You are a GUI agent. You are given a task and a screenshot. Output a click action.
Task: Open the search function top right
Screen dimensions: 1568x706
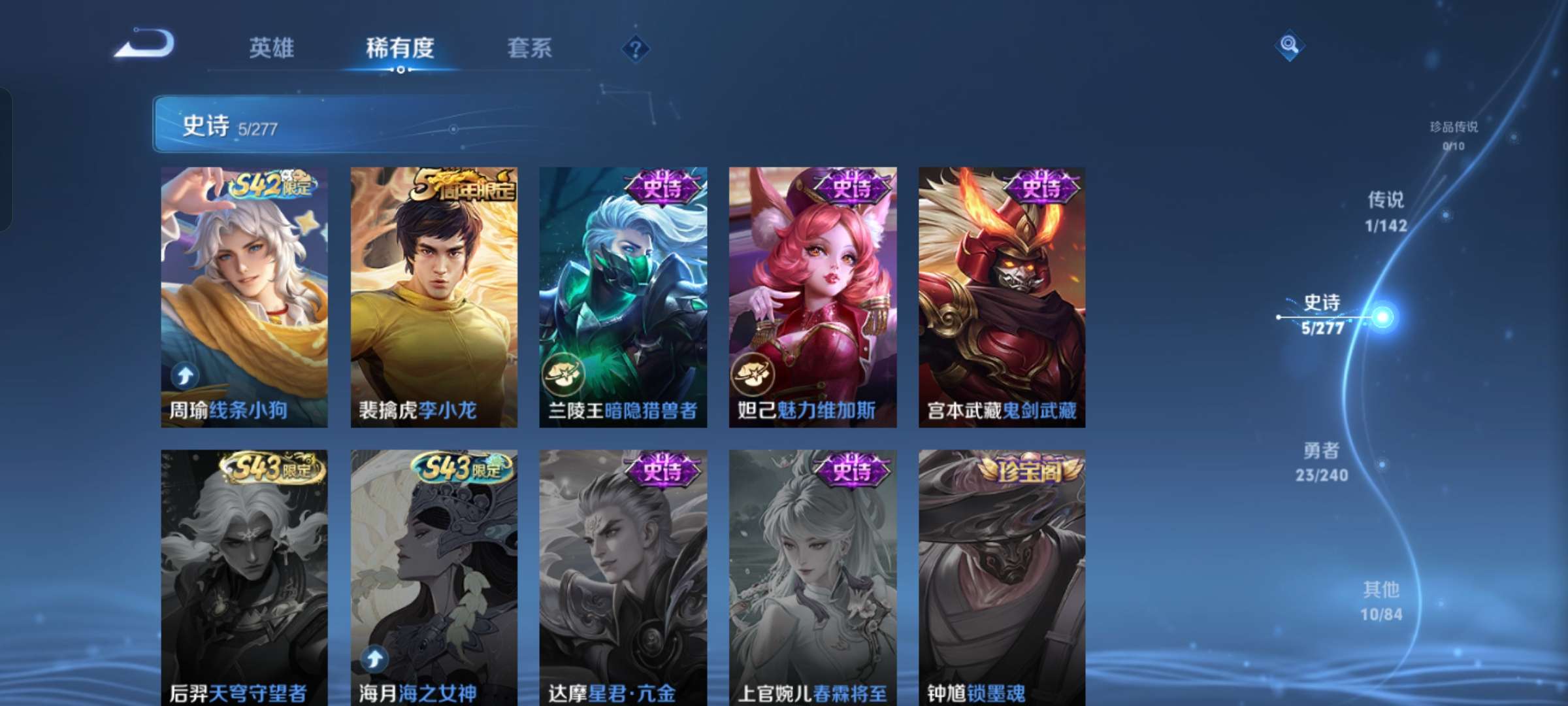tap(1289, 46)
